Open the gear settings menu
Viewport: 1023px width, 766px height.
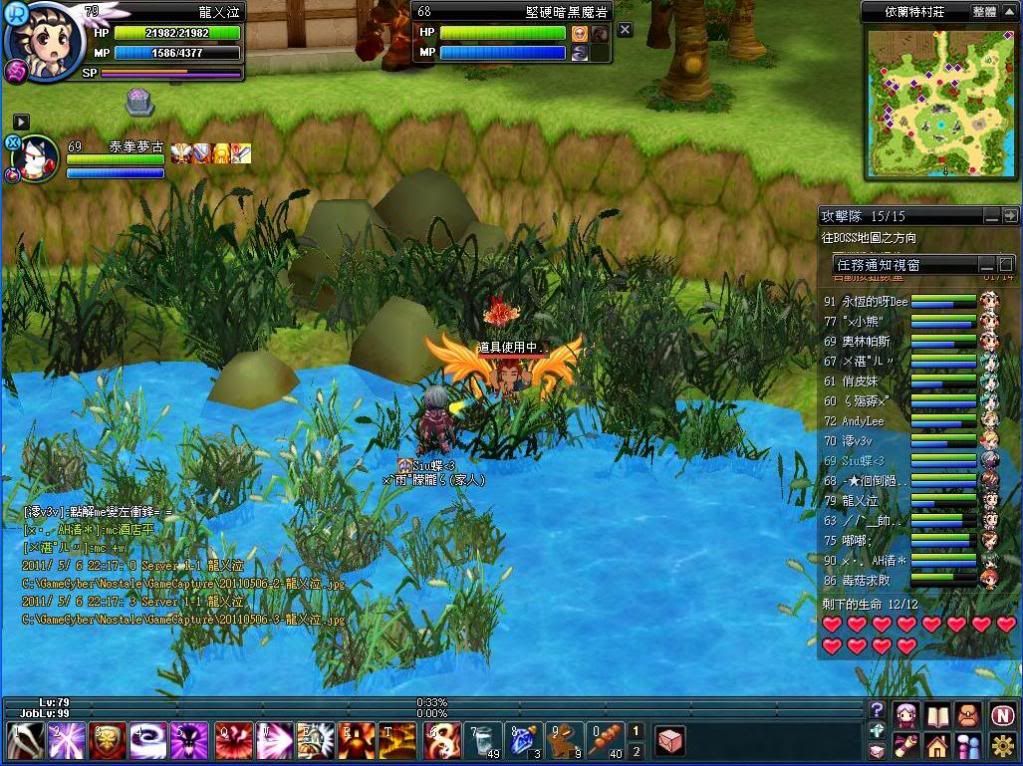[1003, 746]
